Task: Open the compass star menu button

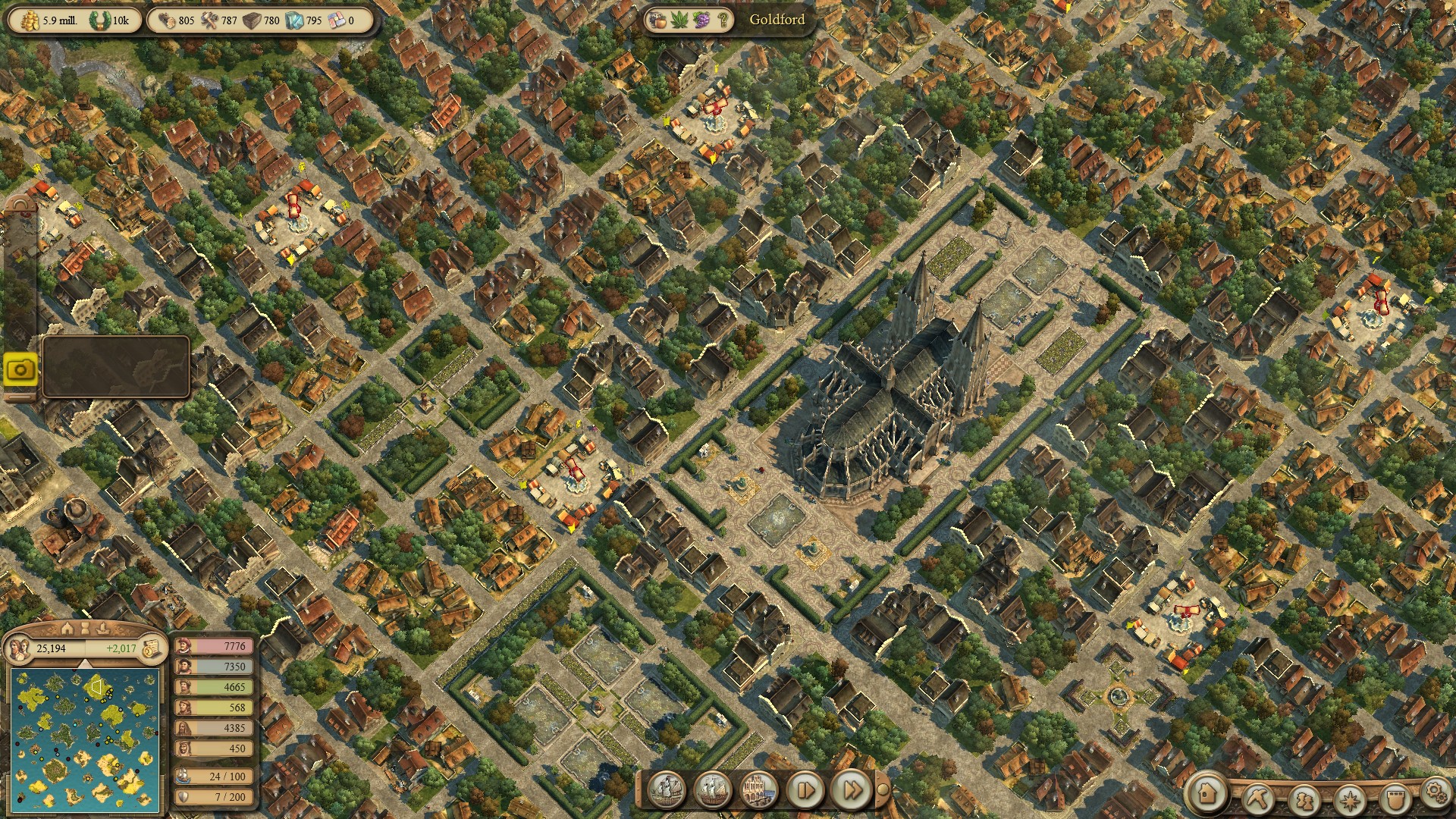Action: 1350,799
